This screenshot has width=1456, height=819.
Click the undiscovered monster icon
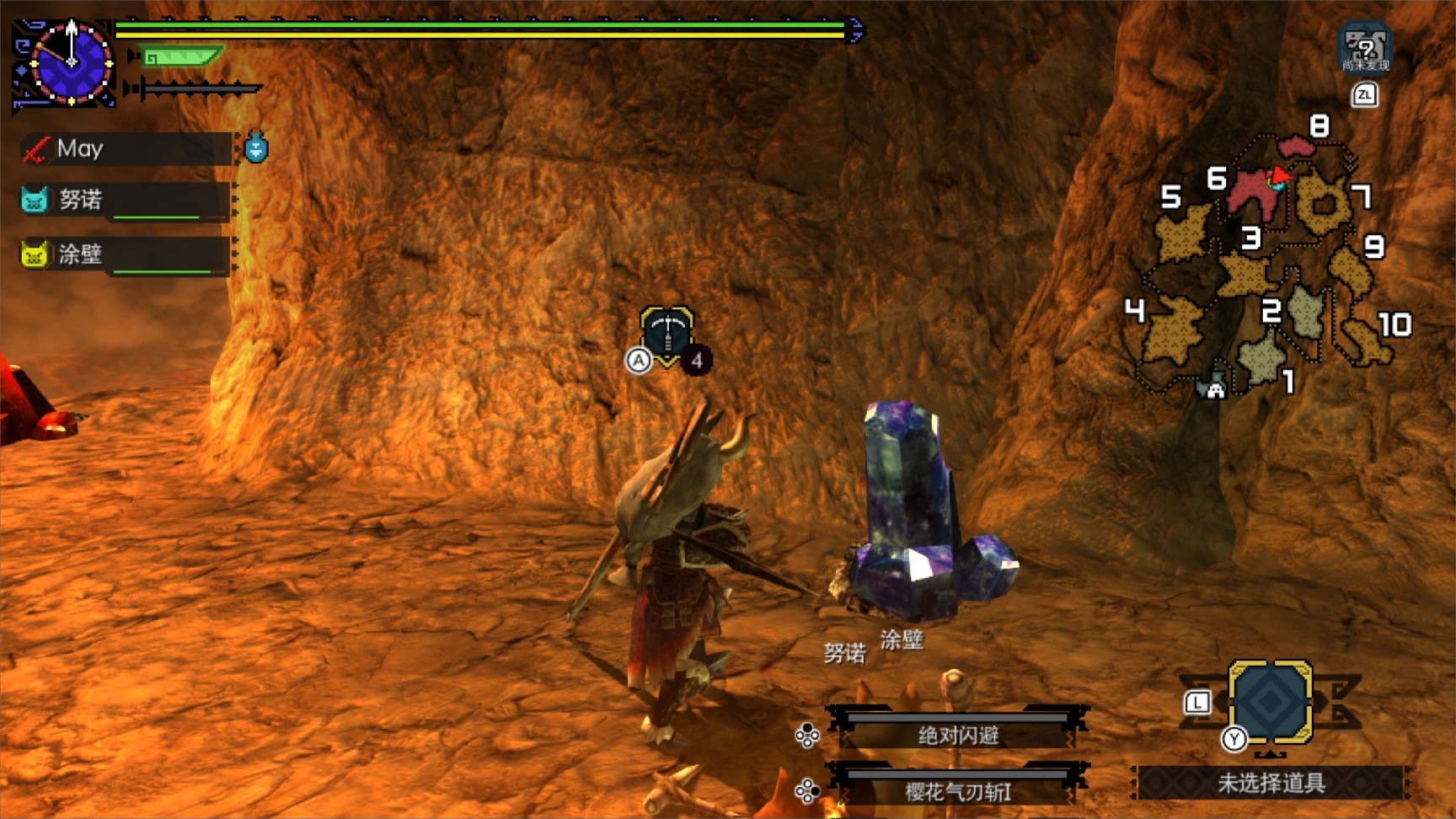[x=1364, y=48]
